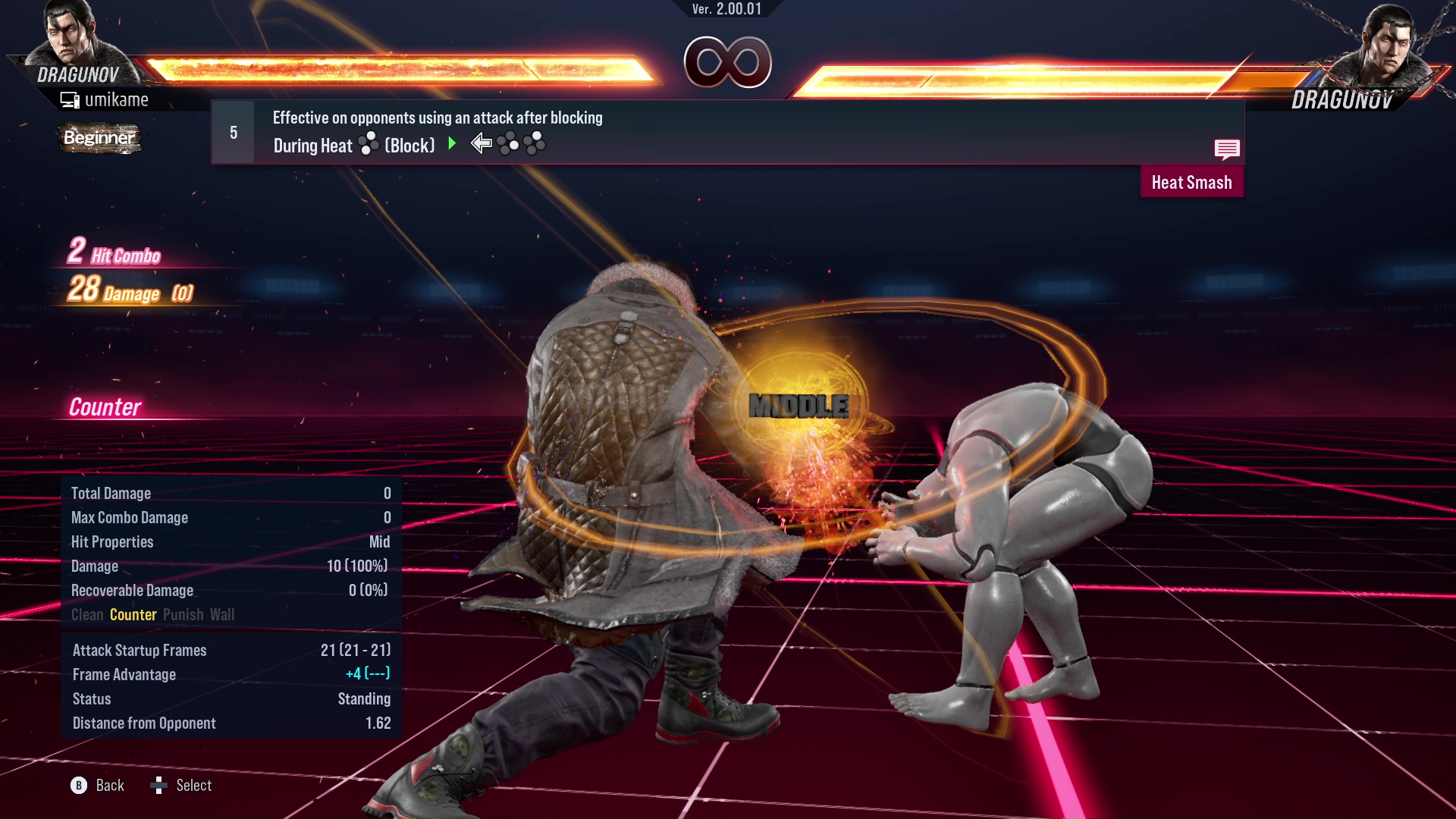Image resolution: width=1456 pixels, height=819 pixels.
Task: Click the Heat Smash move label
Action: click(x=1191, y=182)
